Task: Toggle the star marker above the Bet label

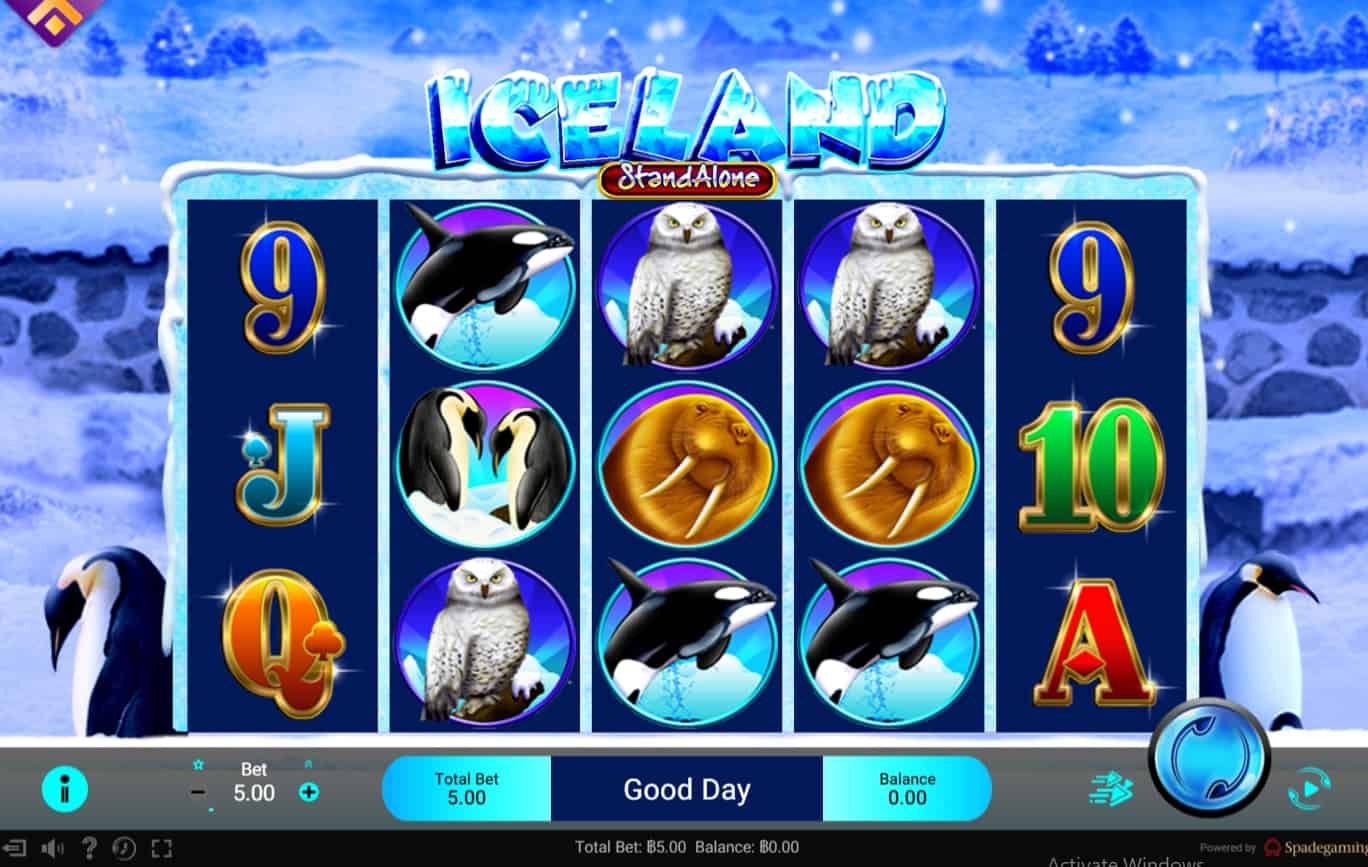Action: click(x=197, y=763)
